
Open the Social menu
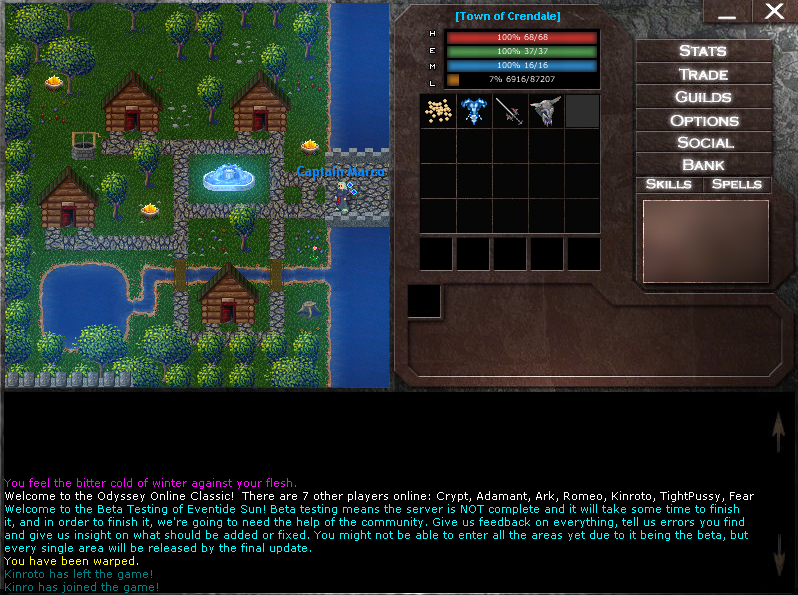click(x=703, y=143)
